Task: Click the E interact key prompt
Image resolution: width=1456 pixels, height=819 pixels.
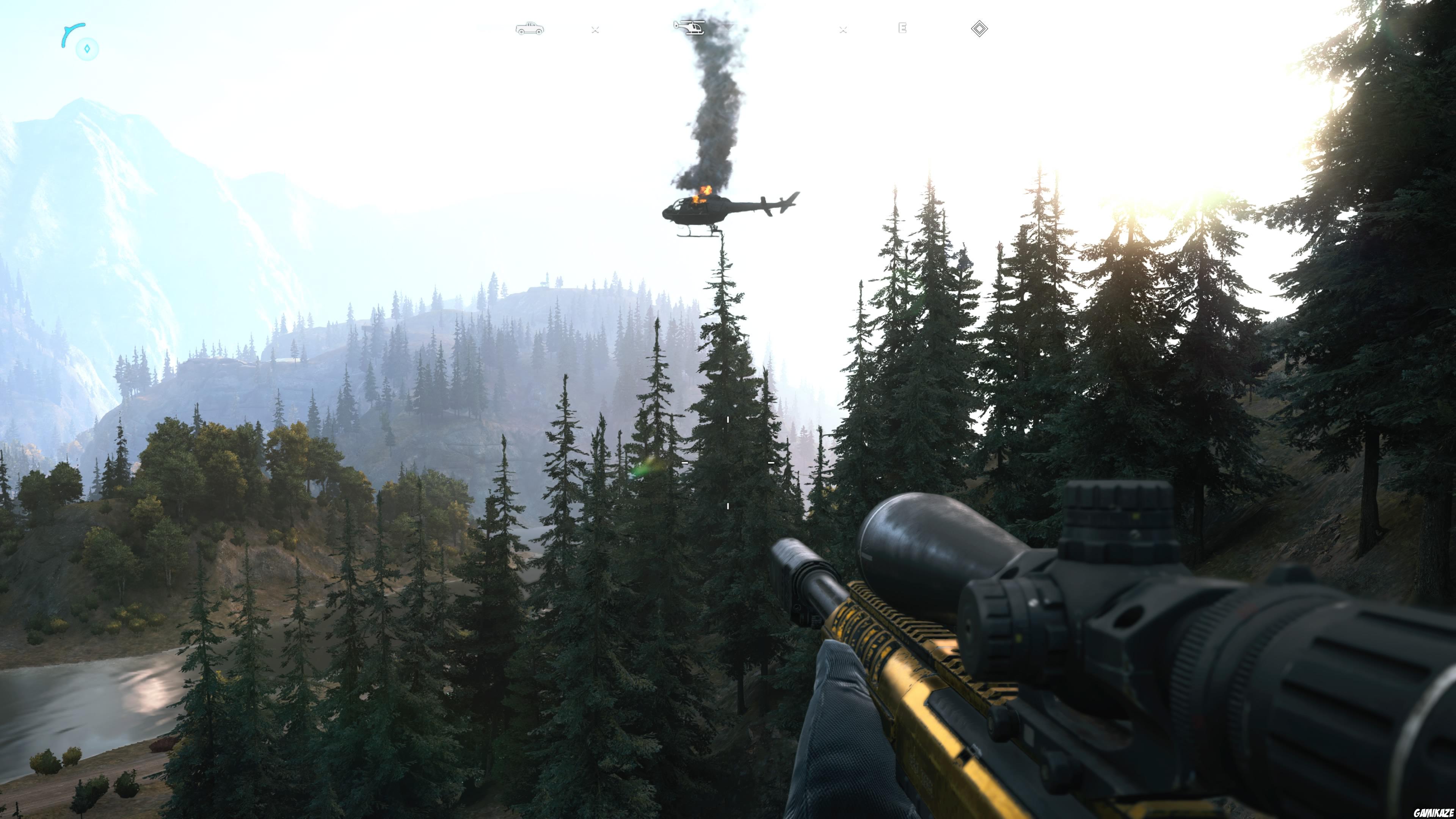Action: 903,28
